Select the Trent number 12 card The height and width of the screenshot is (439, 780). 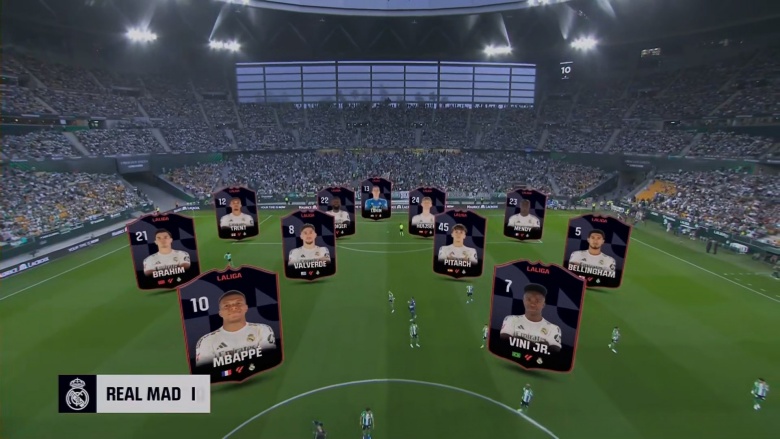tap(236, 212)
